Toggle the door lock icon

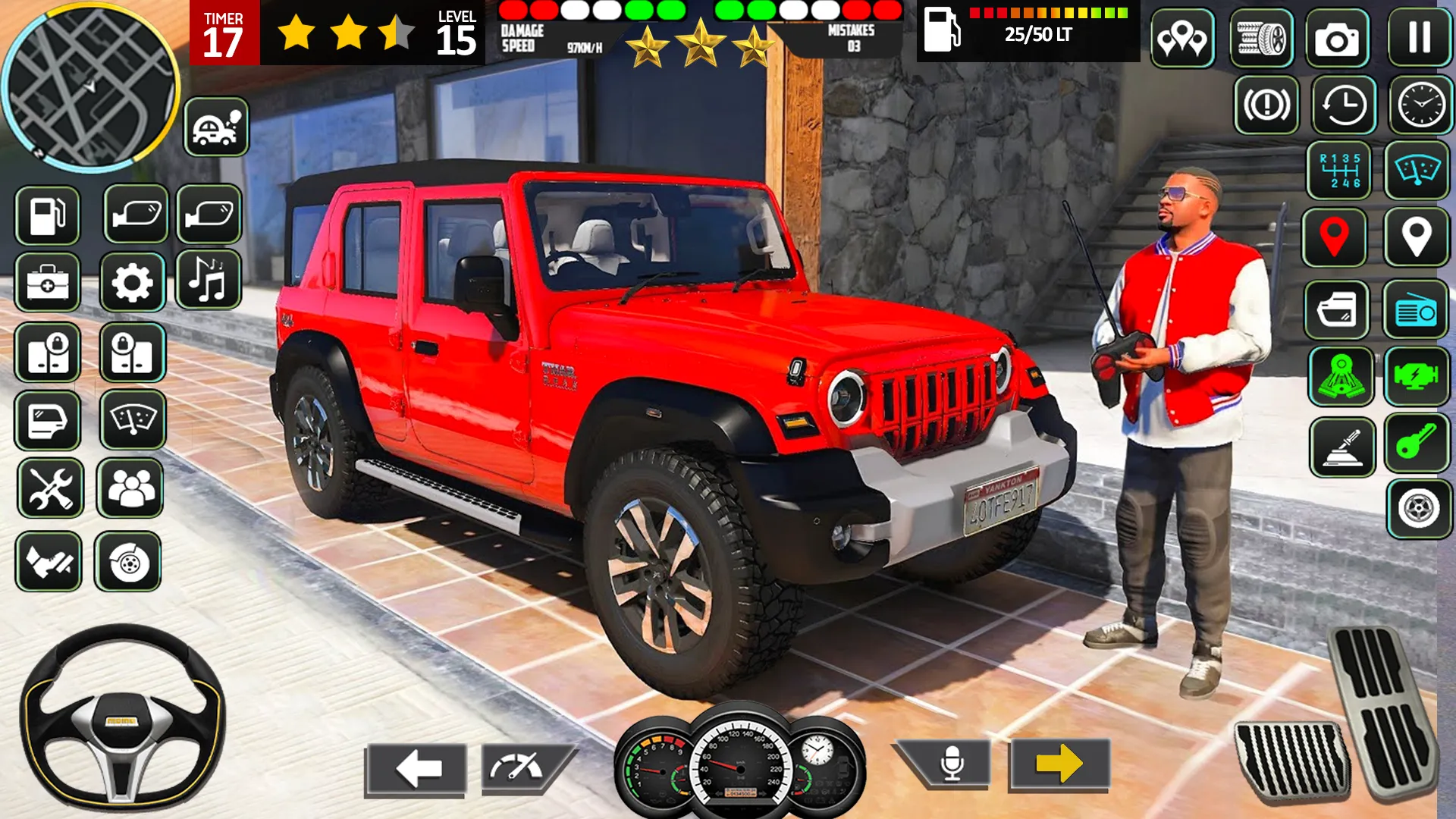[49, 353]
